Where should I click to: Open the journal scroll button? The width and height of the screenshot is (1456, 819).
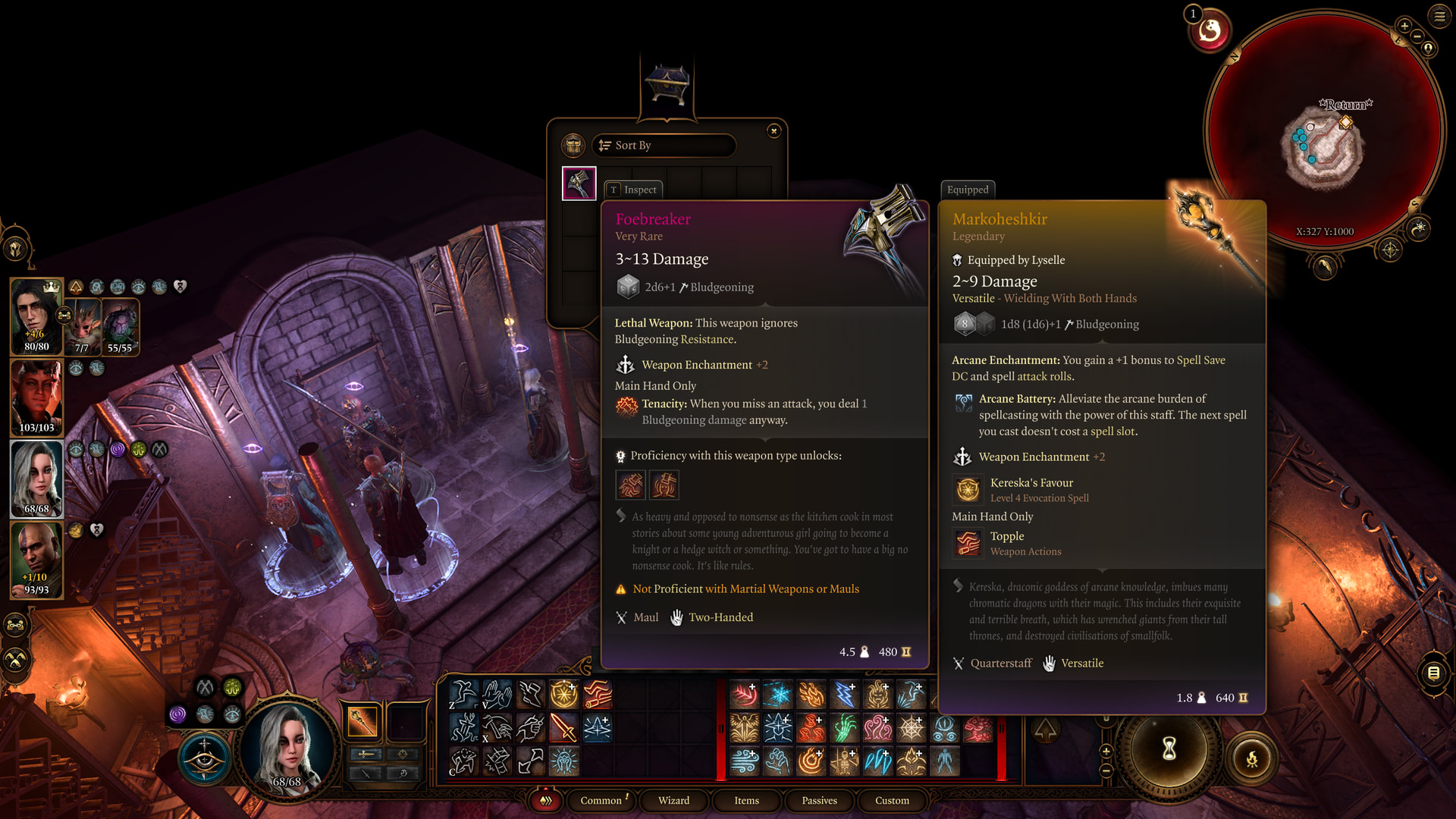click(x=1433, y=673)
